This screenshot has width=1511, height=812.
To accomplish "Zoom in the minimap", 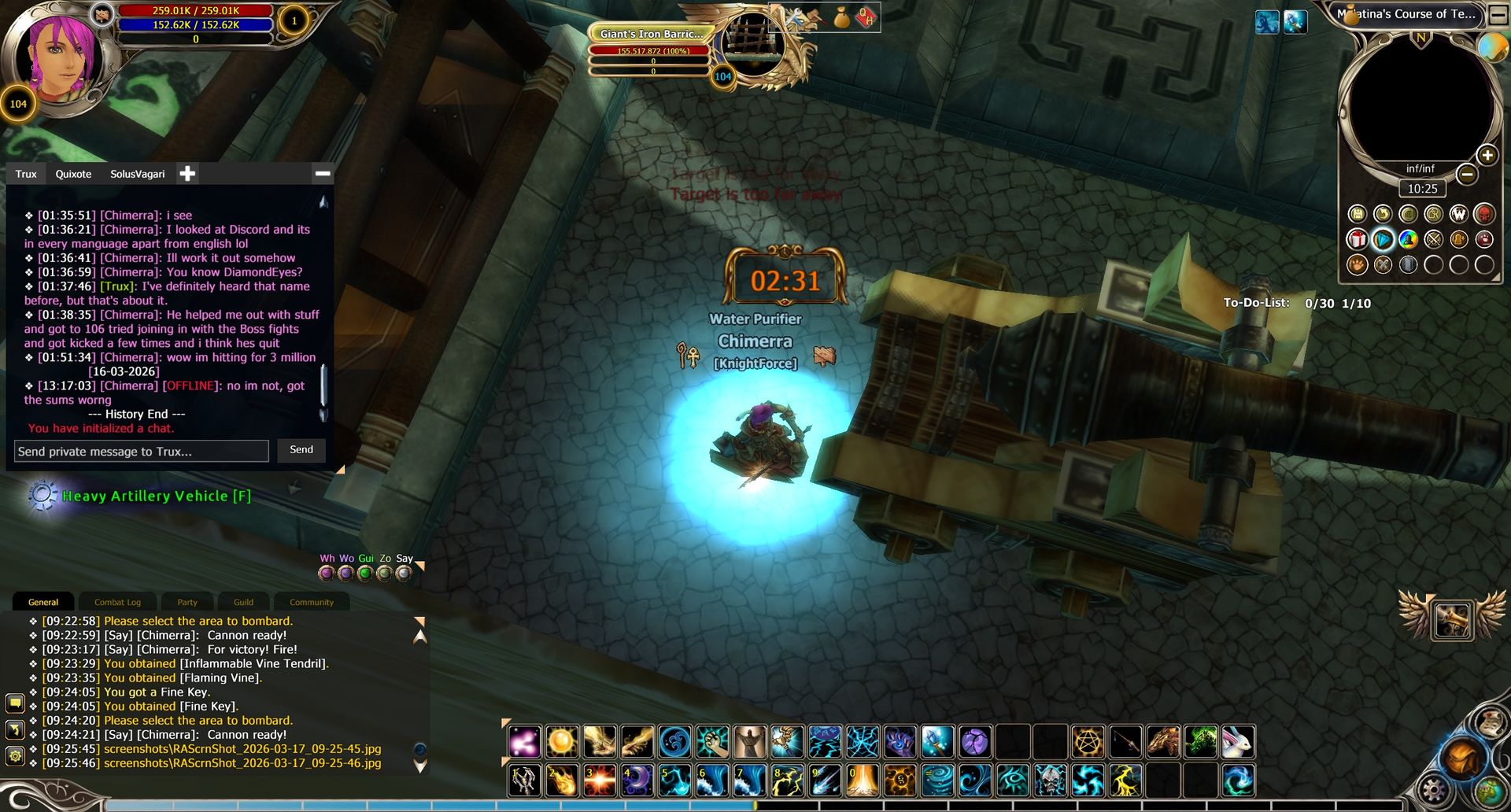I will (1487, 155).
